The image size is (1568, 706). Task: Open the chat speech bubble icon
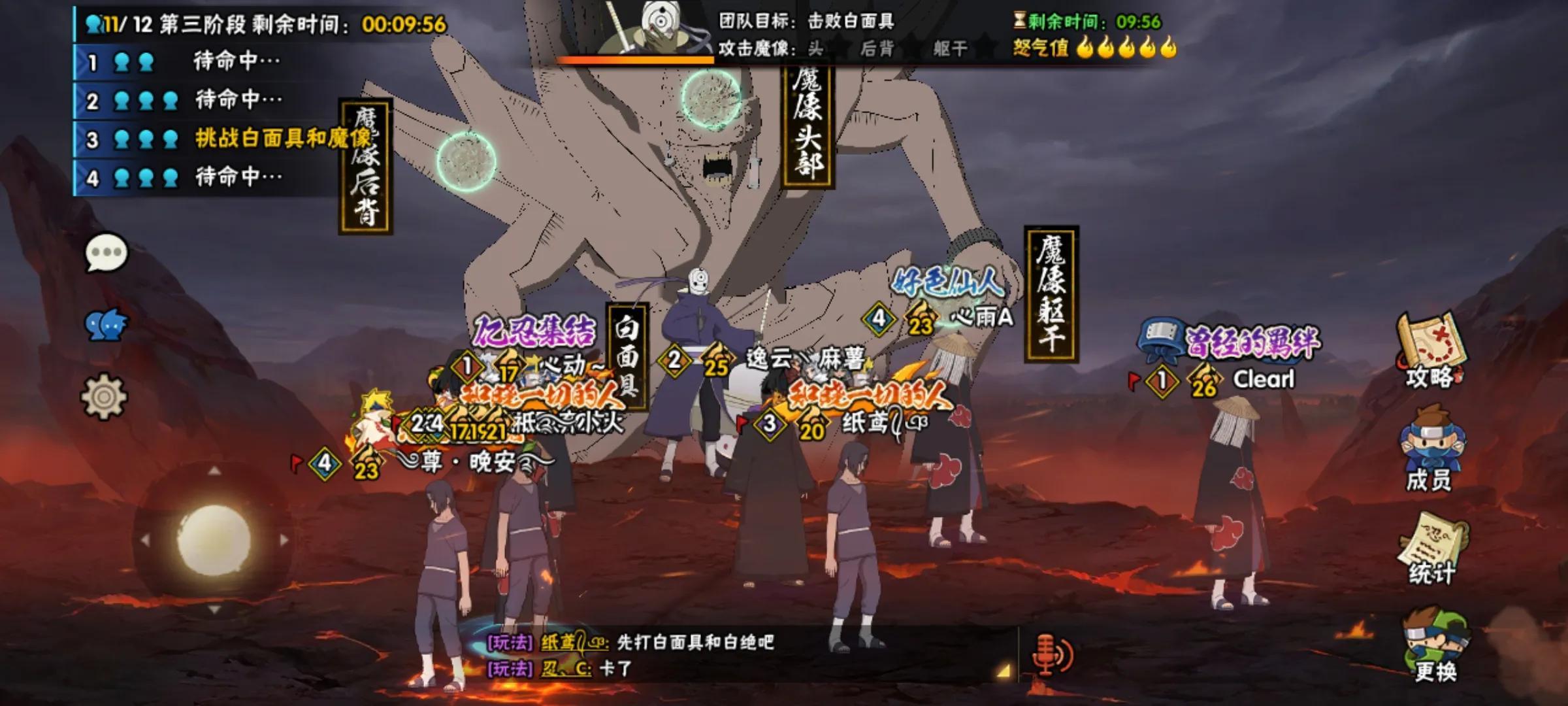click(106, 253)
